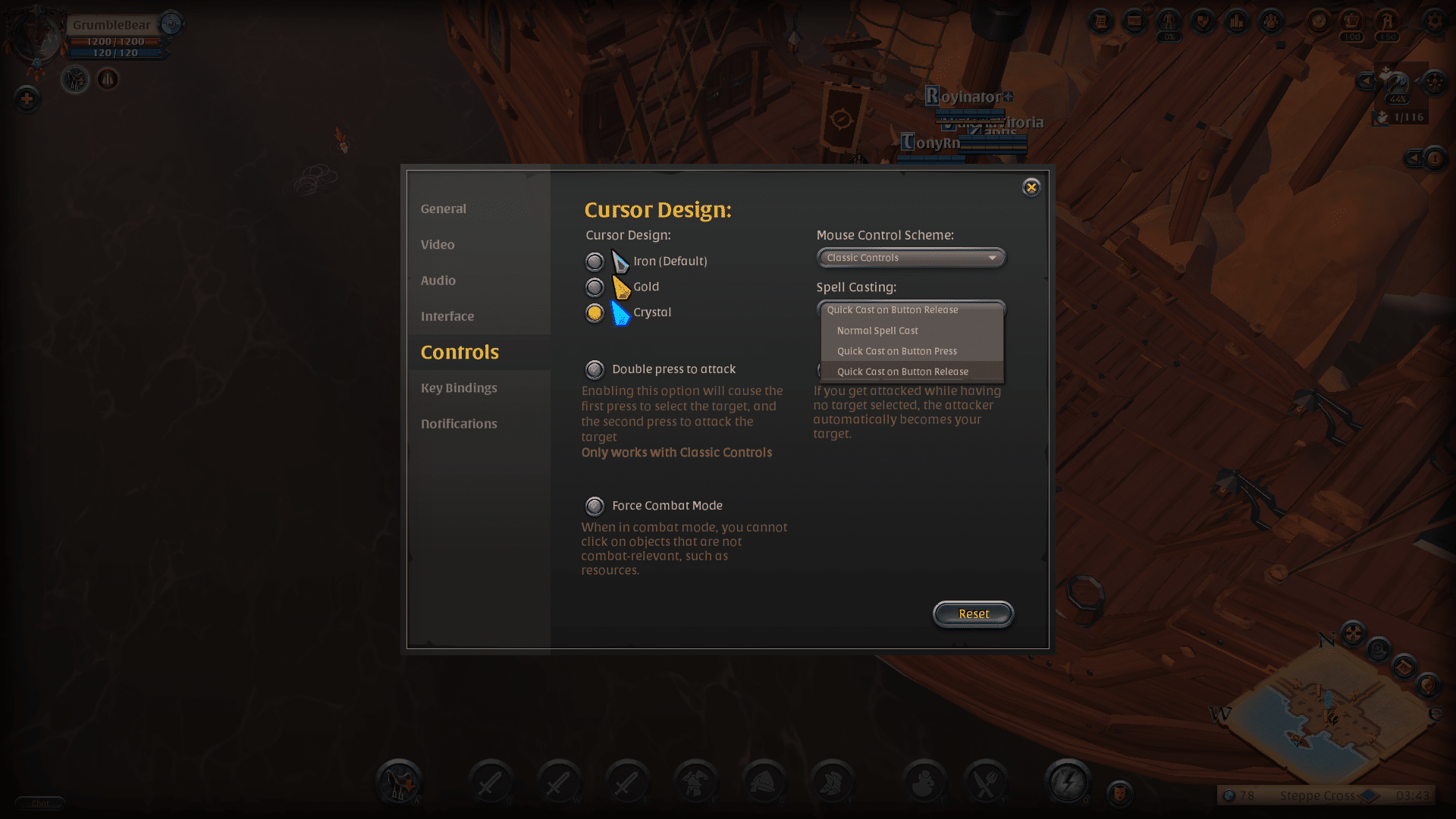
Task: Enable Double press to attack
Action: point(595,369)
